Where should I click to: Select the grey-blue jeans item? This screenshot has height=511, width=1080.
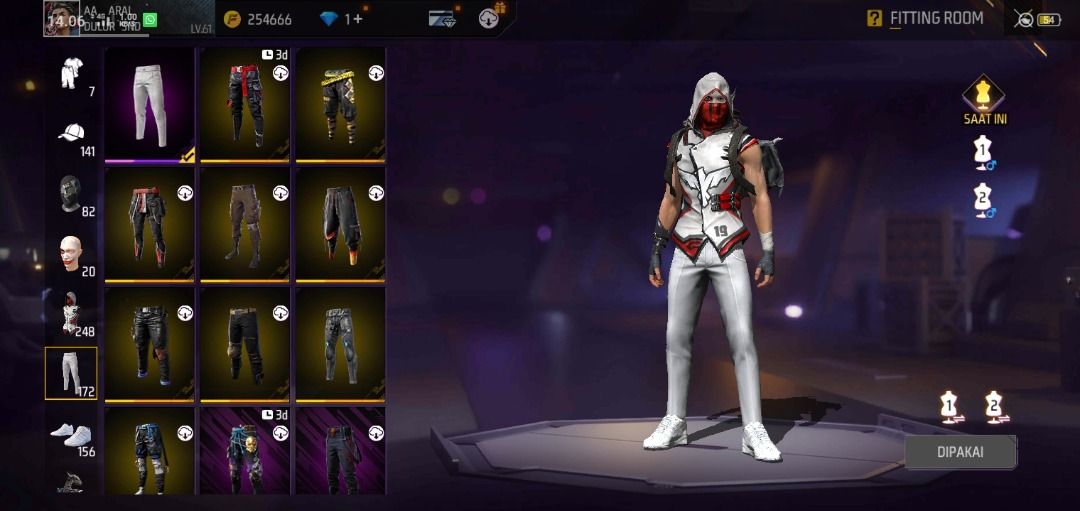point(340,343)
